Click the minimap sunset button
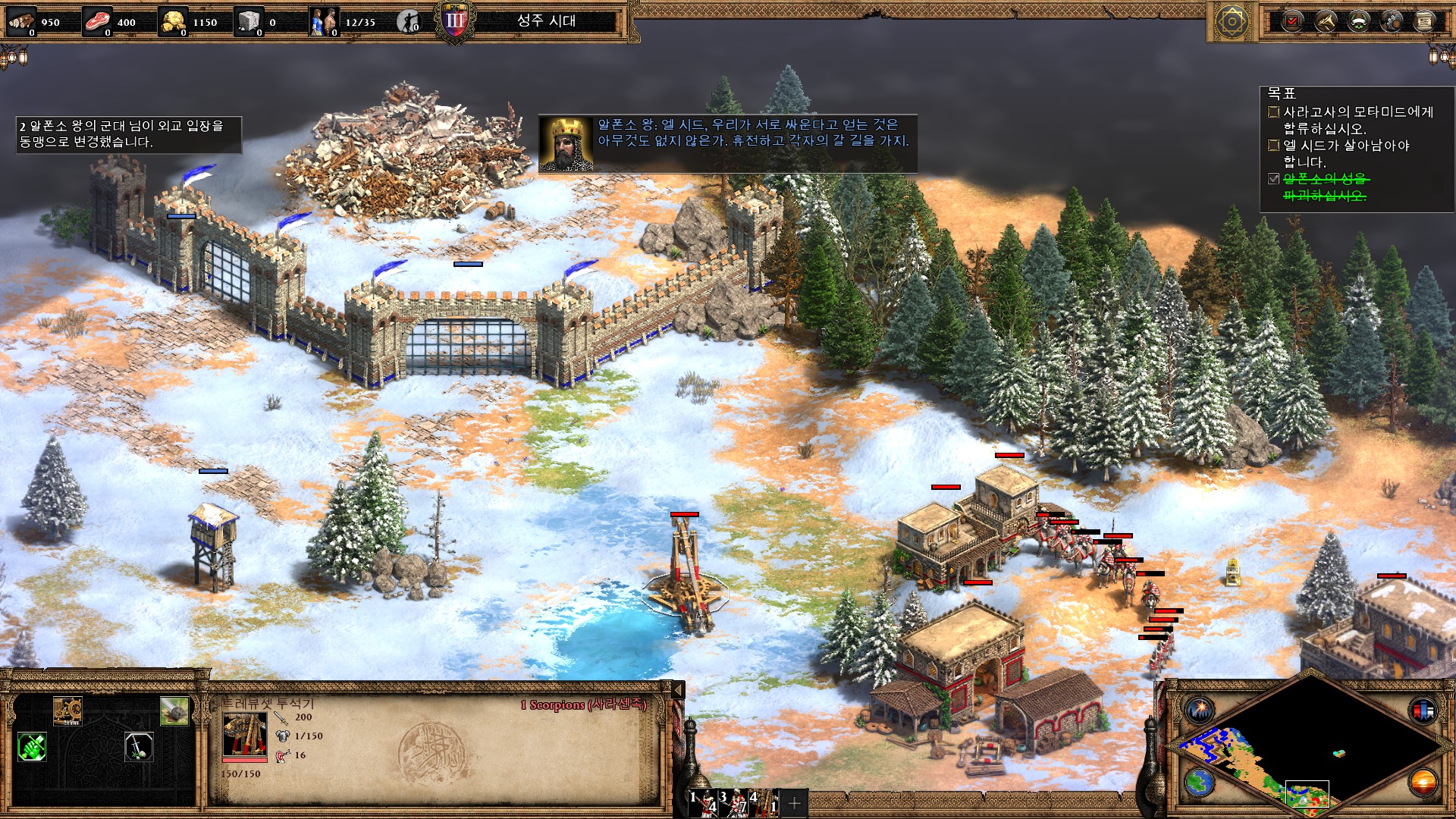Screen dimensions: 1456x819 1423,782
